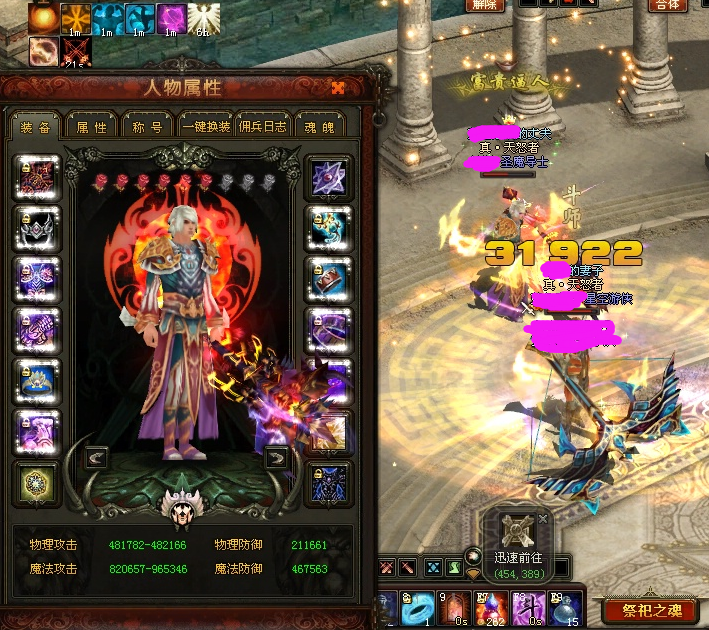
Task: Open the 称号 titles tab
Action: 147,126
